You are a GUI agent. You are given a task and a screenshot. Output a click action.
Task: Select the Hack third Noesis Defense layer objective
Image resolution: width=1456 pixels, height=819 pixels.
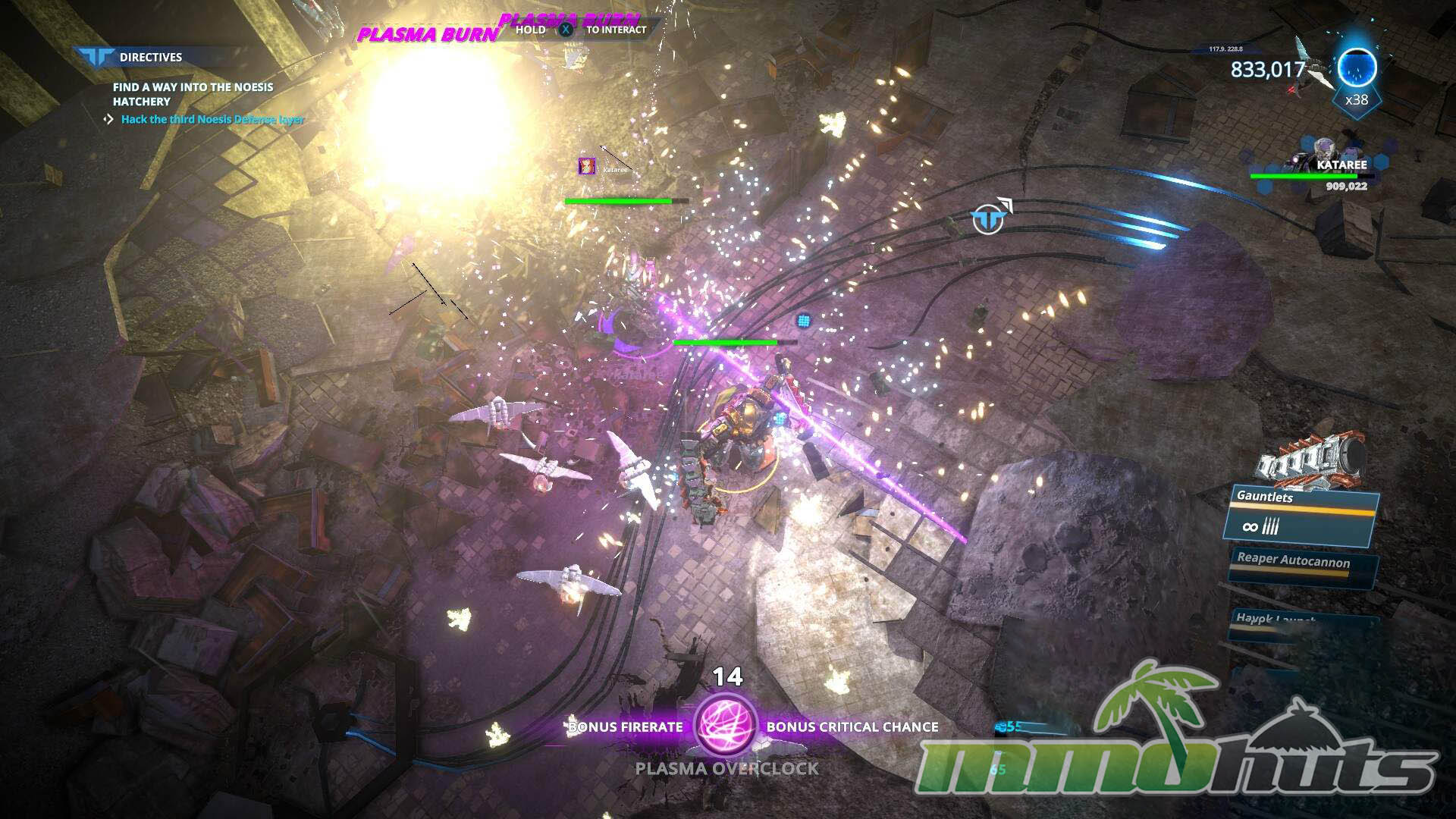[212, 119]
